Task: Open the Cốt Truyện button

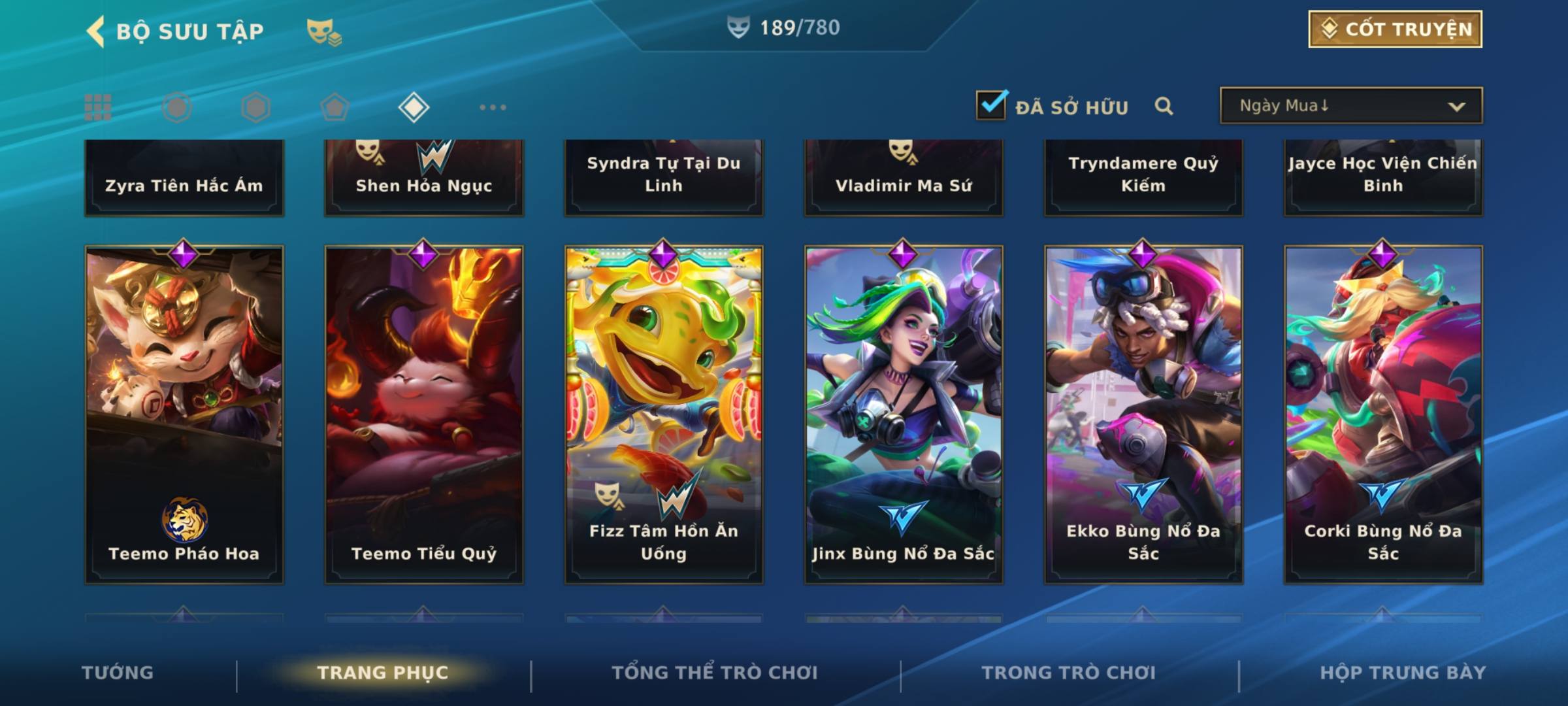Action: click(x=1395, y=29)
